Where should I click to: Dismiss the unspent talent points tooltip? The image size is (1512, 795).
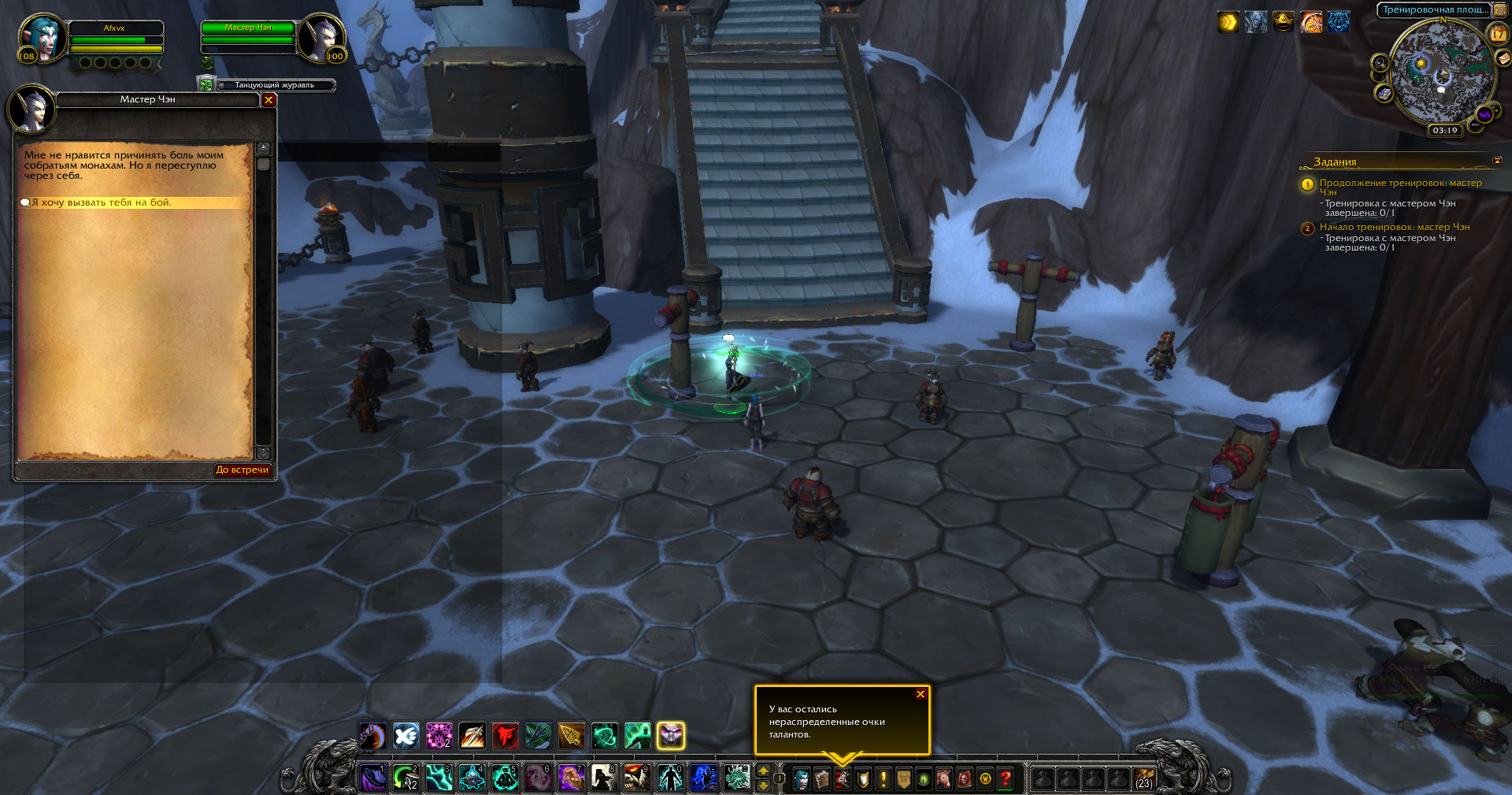920,694
